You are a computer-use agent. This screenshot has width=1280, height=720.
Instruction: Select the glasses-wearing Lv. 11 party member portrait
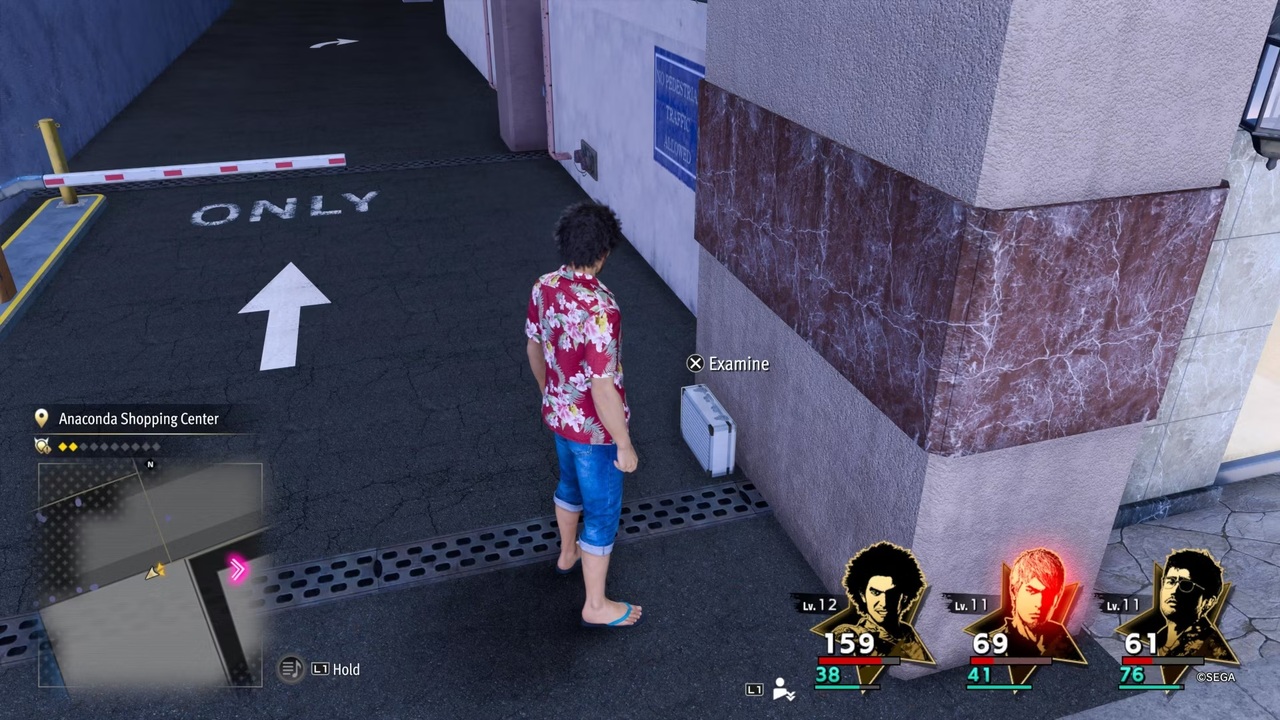(x=1184, y=600)
